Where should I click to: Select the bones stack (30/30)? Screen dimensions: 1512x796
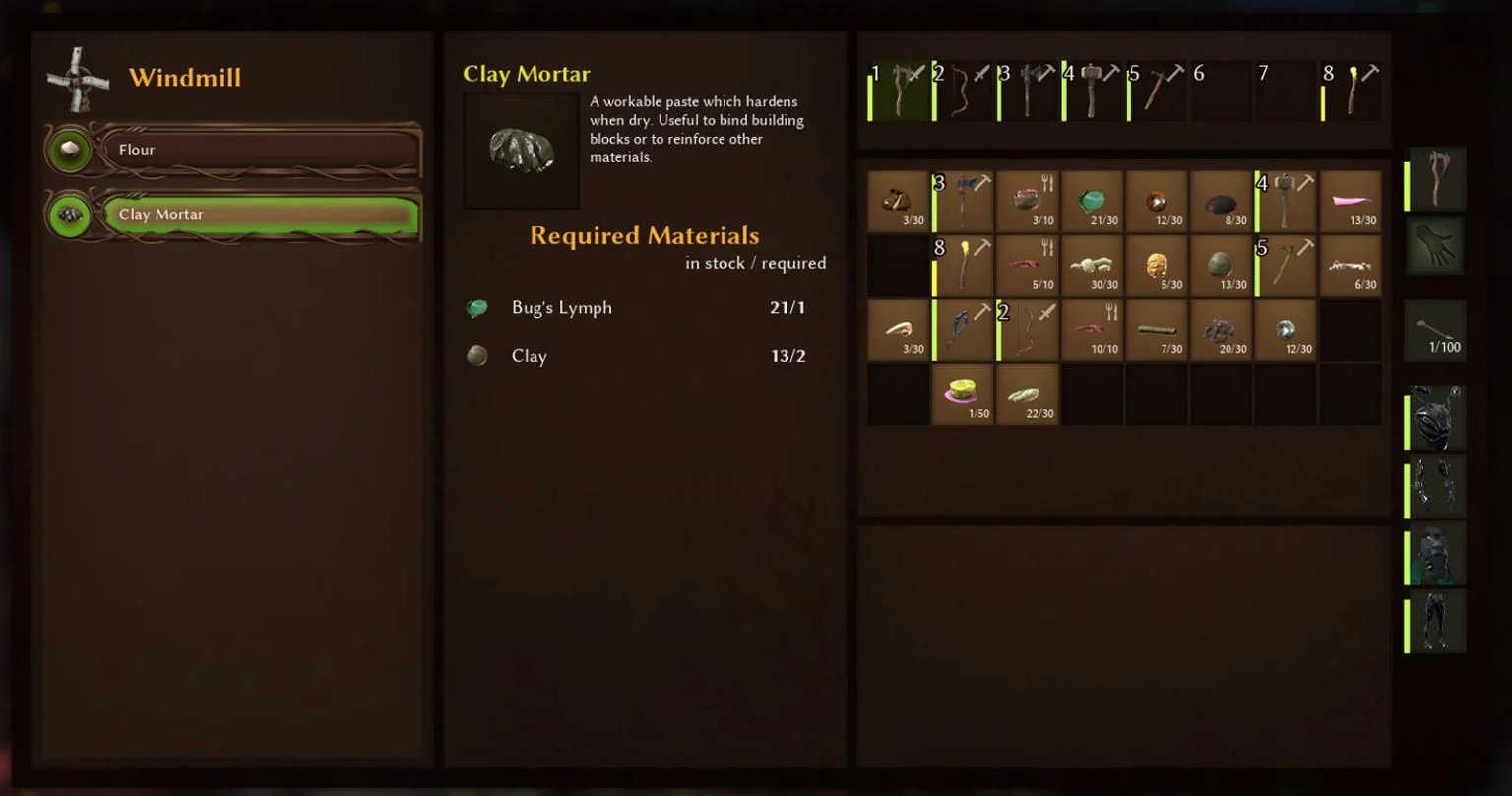click(1092, 266)
